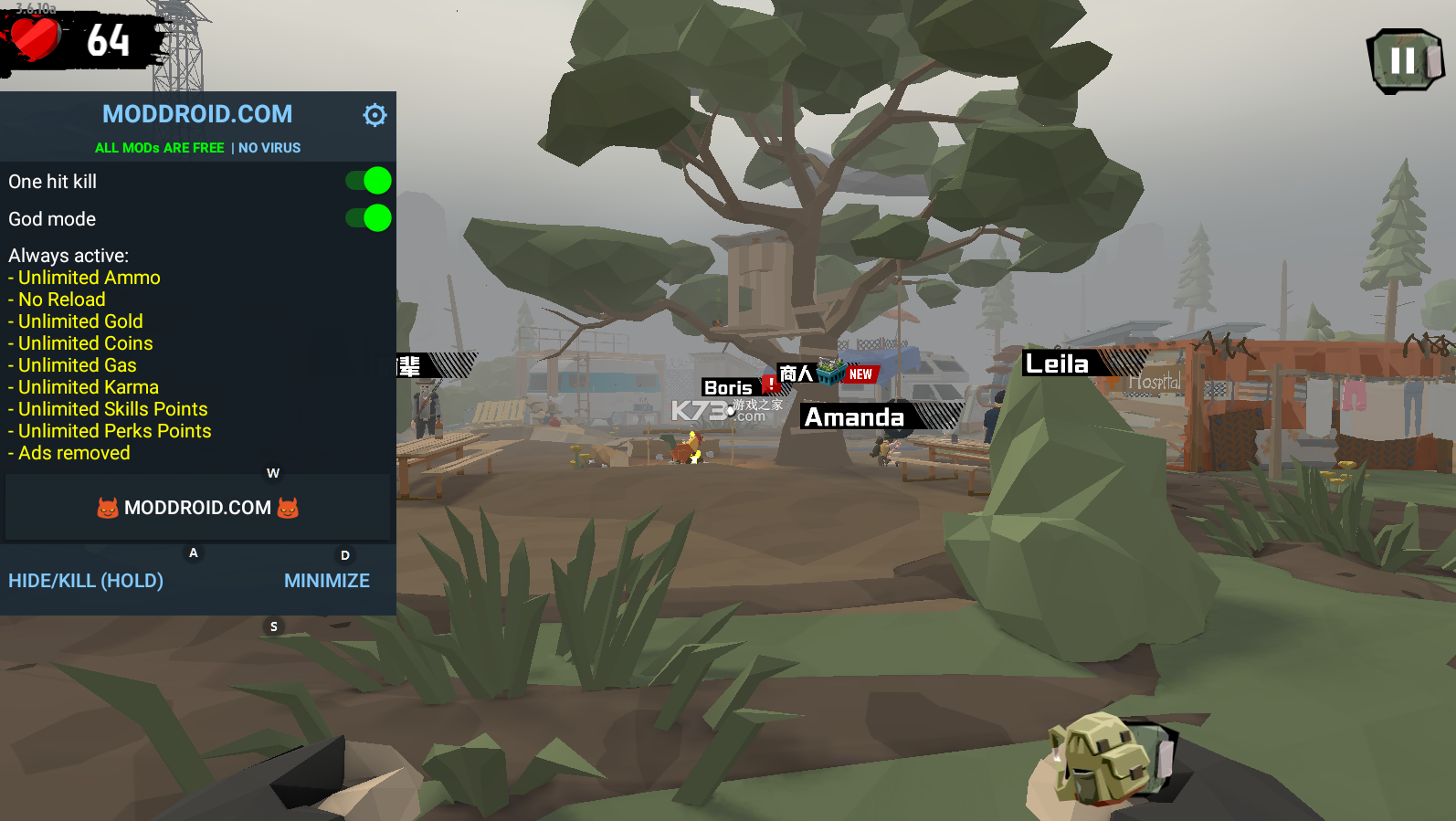Open the MODDROID.COM banner link
The height and width of the screenshot is (821, 1456).
[198, 508]
